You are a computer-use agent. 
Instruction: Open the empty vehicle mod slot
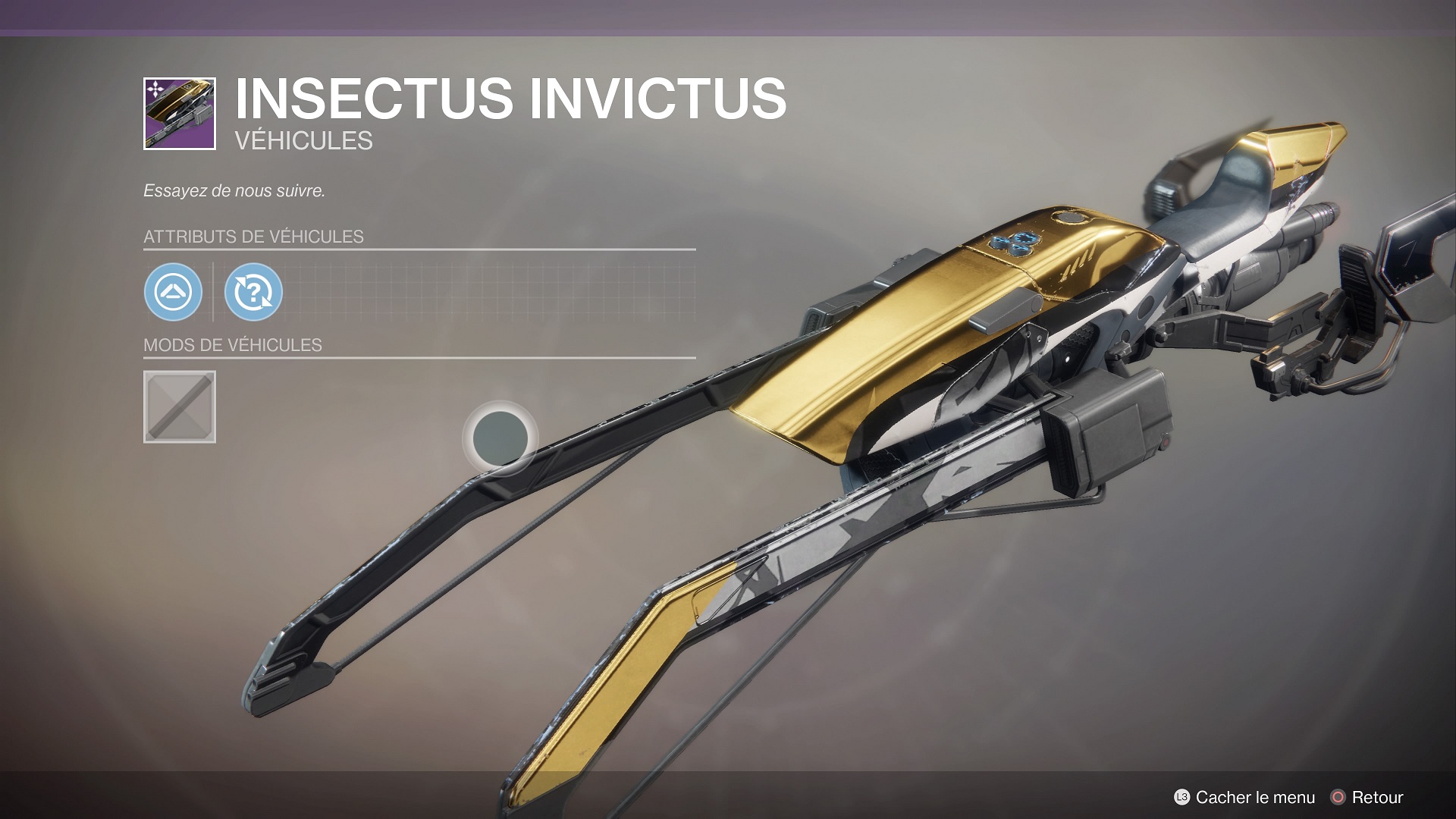tap(180, 406)
